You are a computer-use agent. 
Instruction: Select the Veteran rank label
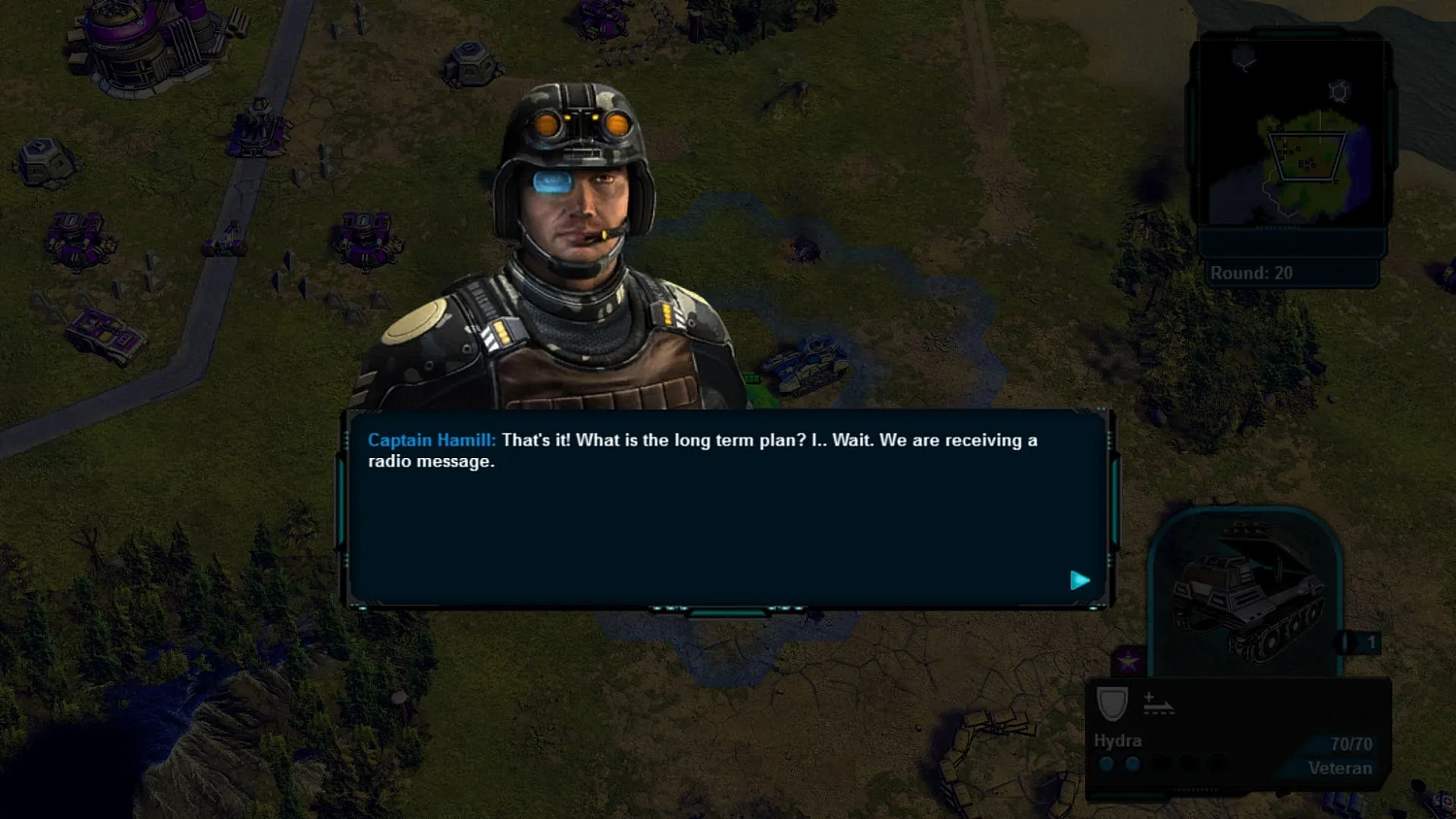[1340, 768]
